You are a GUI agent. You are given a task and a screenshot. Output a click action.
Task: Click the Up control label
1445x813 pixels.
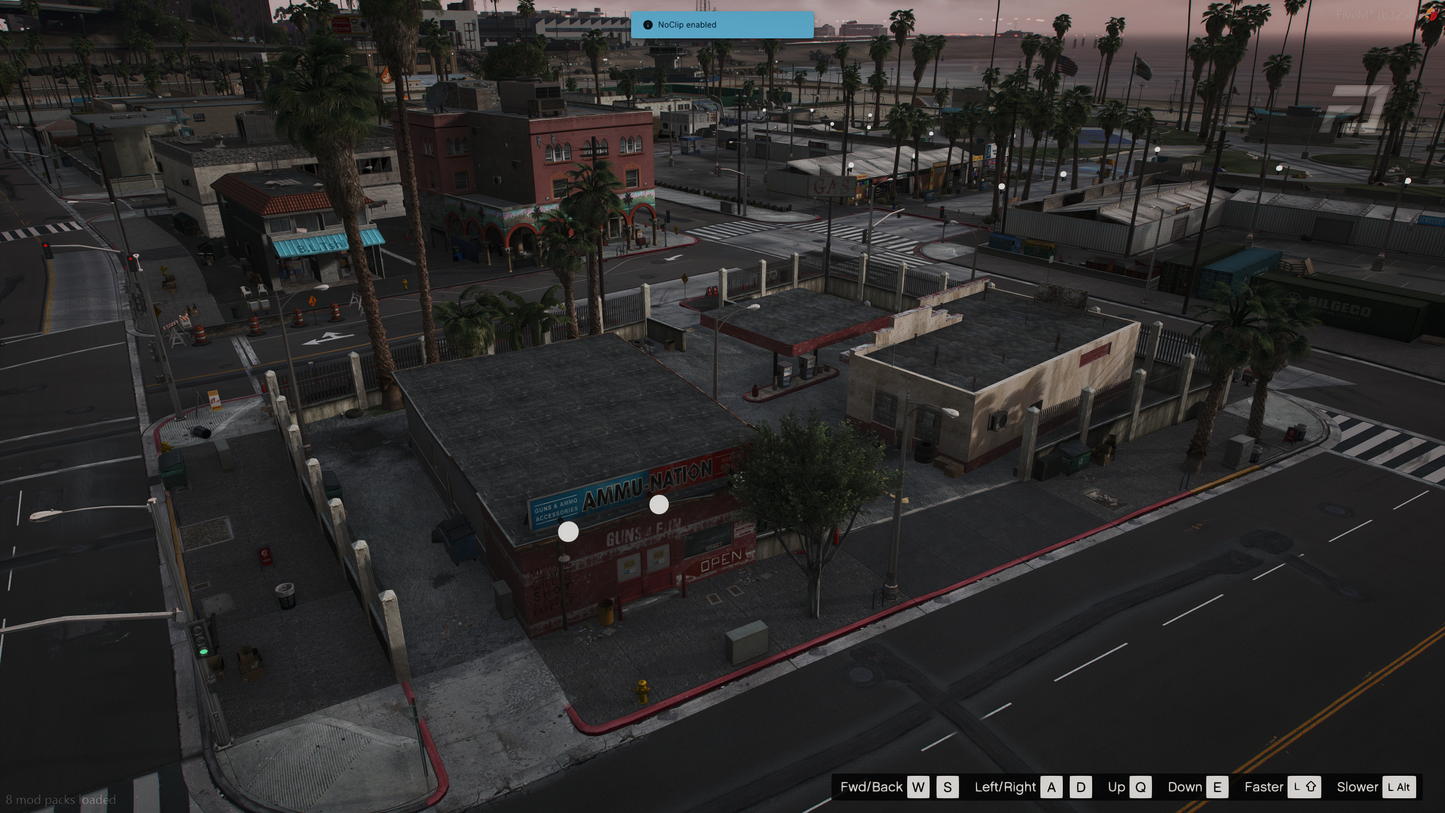tap(1115, 787)
